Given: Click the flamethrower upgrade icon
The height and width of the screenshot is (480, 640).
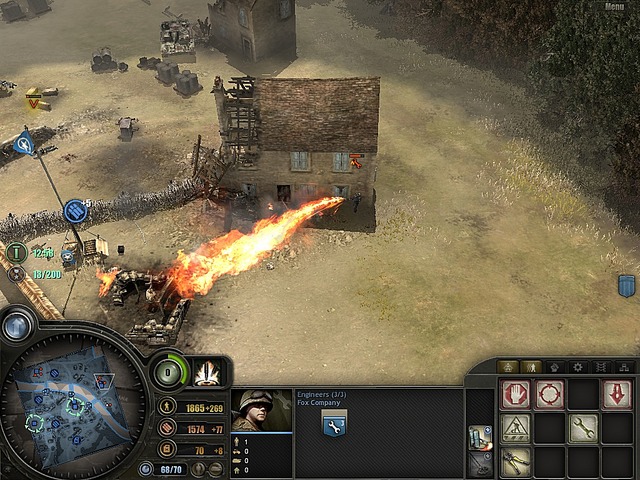Looking at the screenshot, I should click(479, 437).
